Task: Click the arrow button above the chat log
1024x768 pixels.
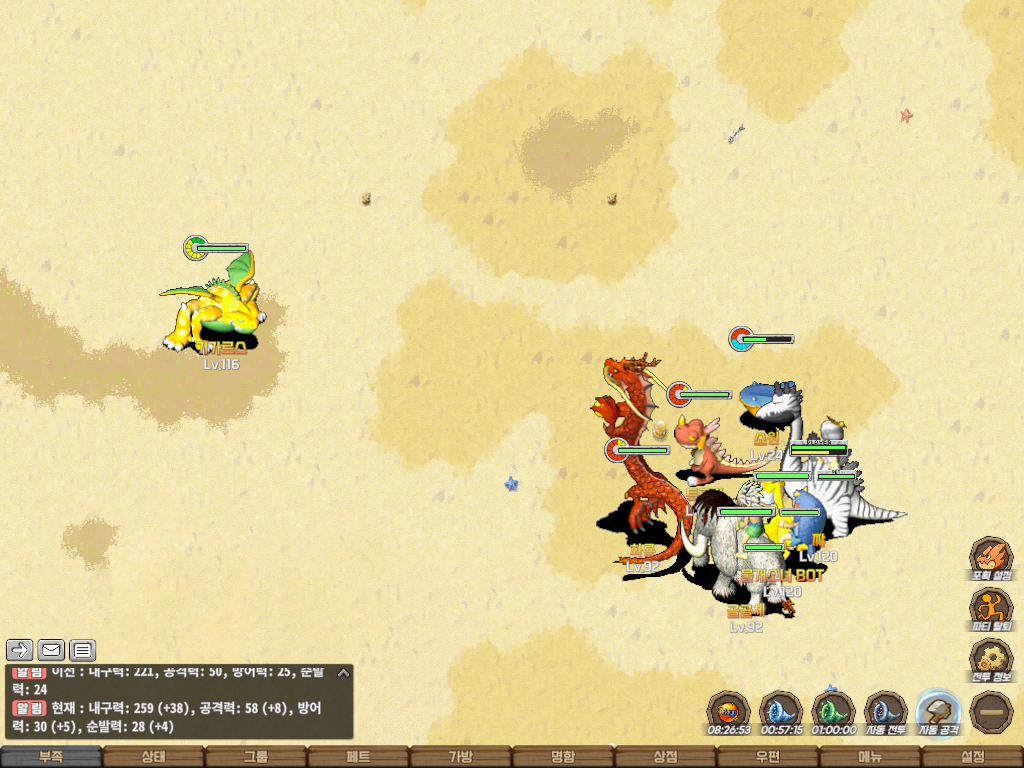Action: click(x=20, y=650)
